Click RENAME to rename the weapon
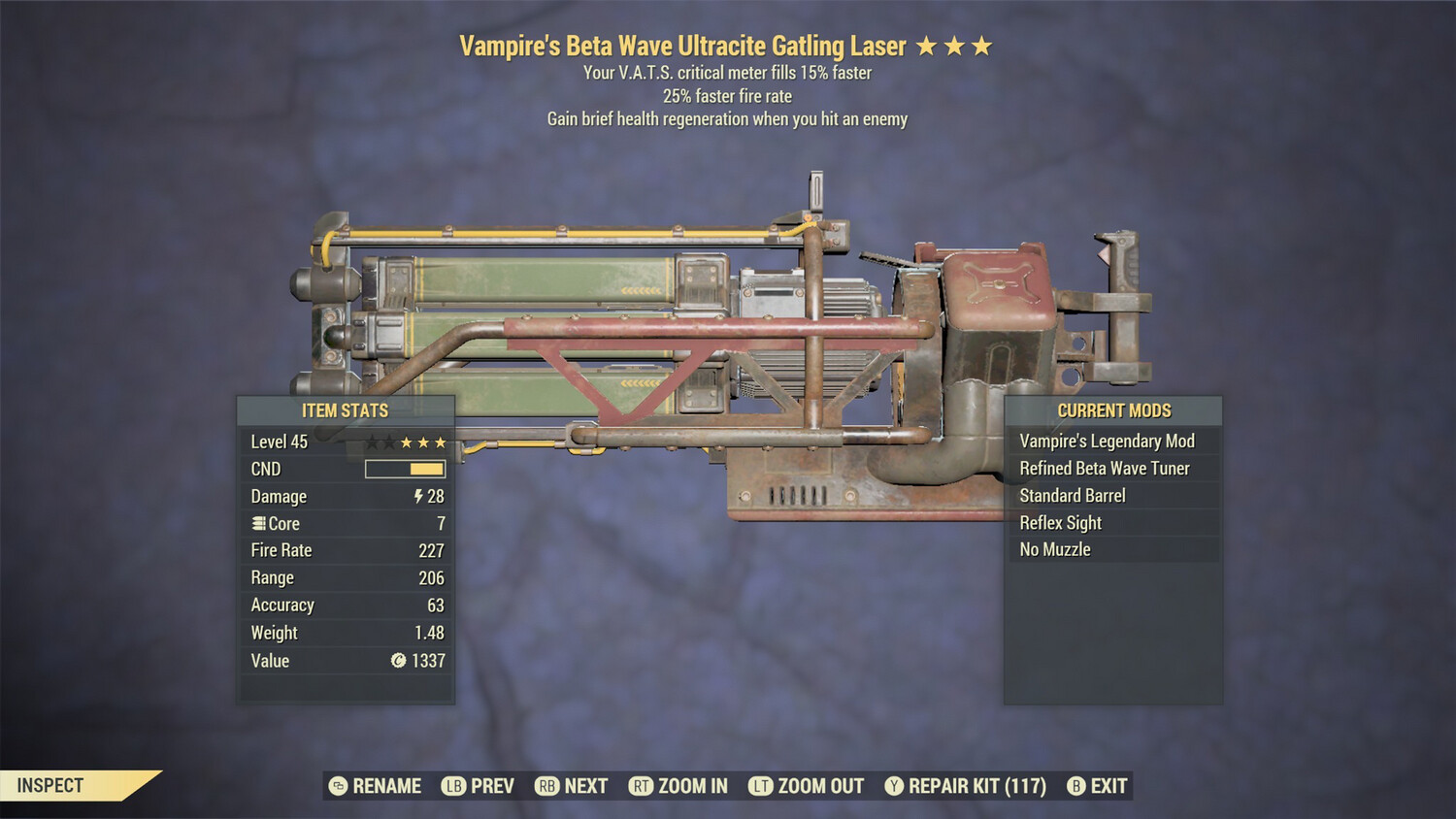 pos(387,786)
